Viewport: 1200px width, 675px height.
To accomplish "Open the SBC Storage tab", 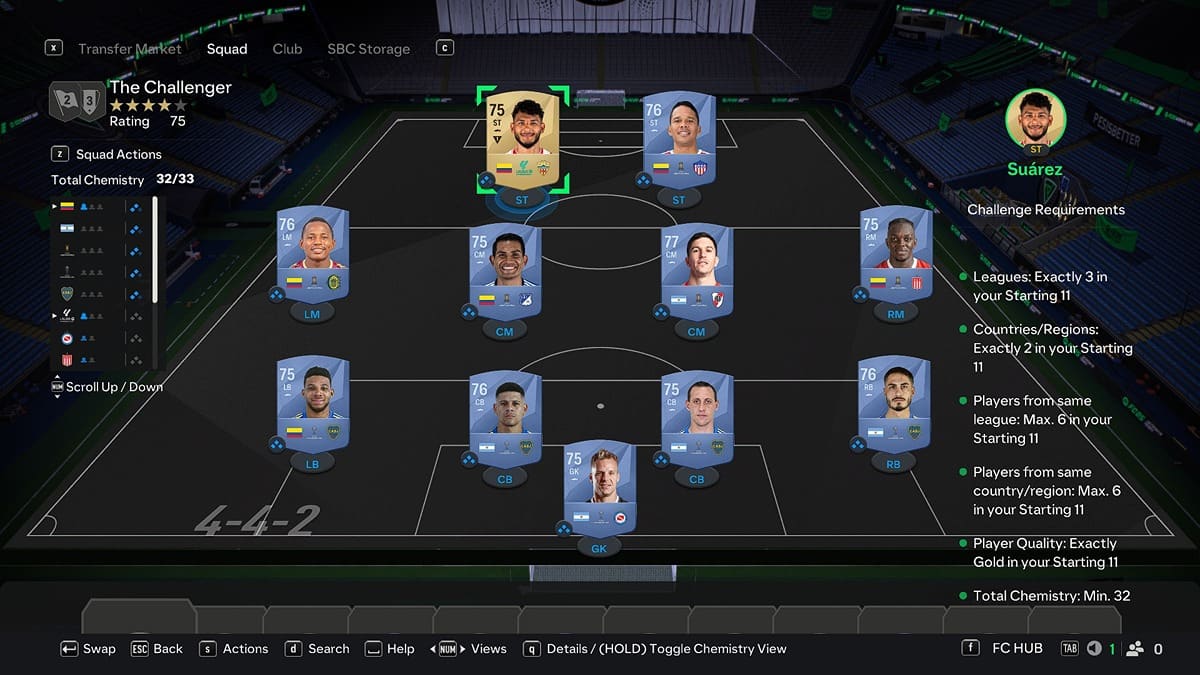I will point(368,49).
